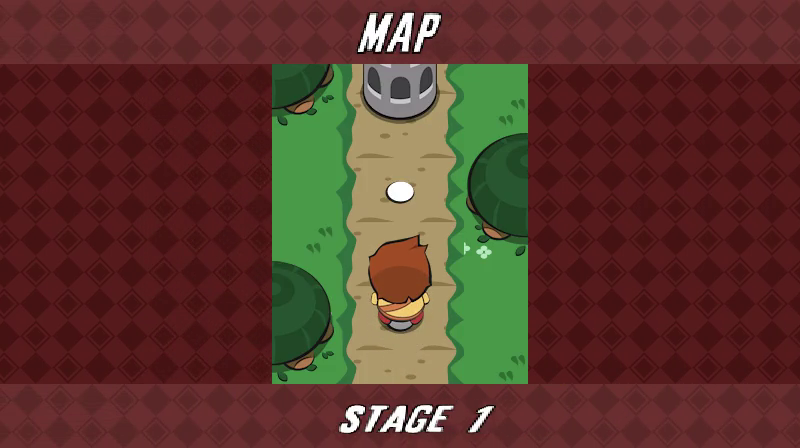Select the white oval stage marker

[x=400, y=191]
